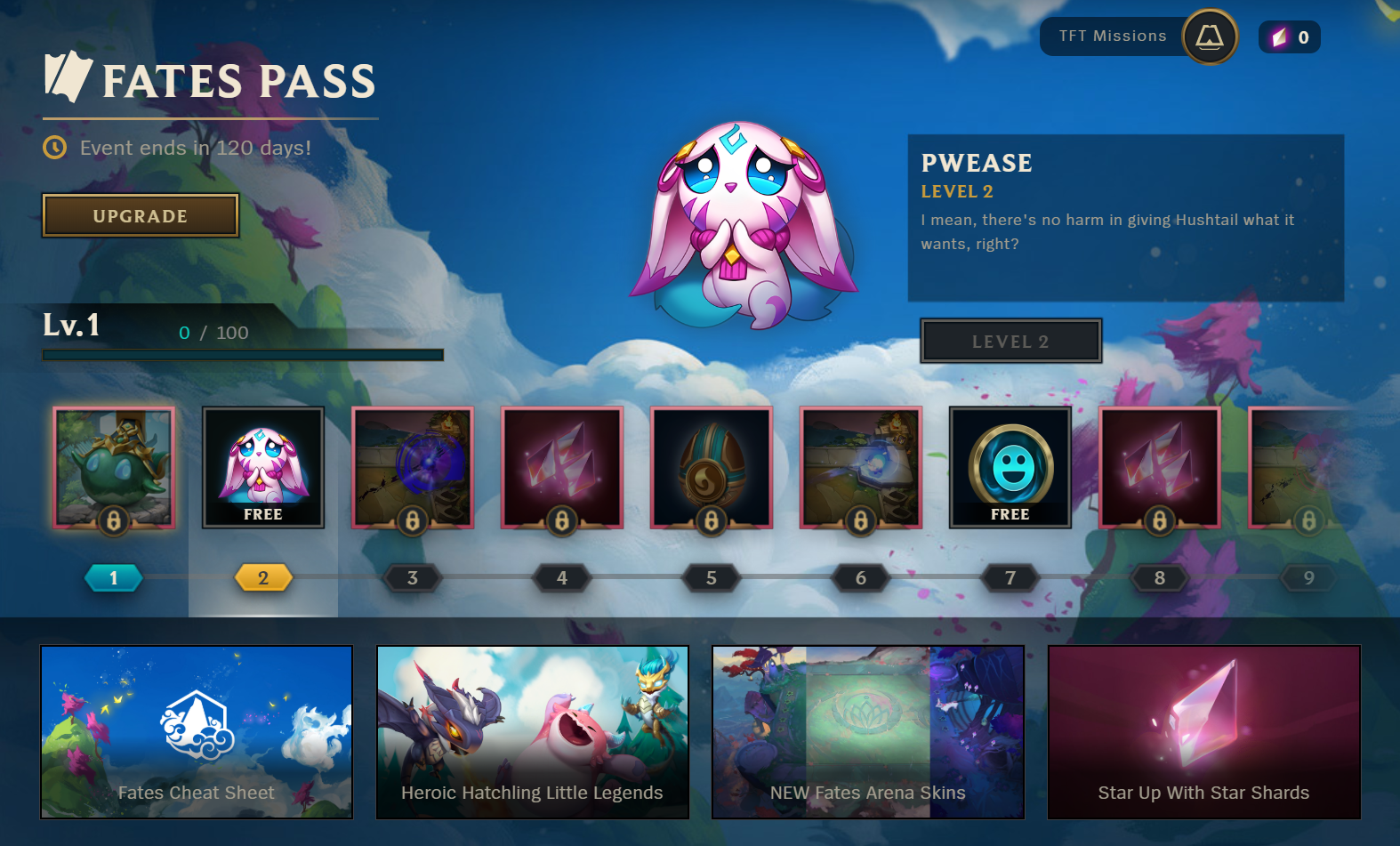Click the LEVEL 2 claim button
The height and width of the screenshot is (846, 1400).
pyautogui.click(x=1010, y=342)
